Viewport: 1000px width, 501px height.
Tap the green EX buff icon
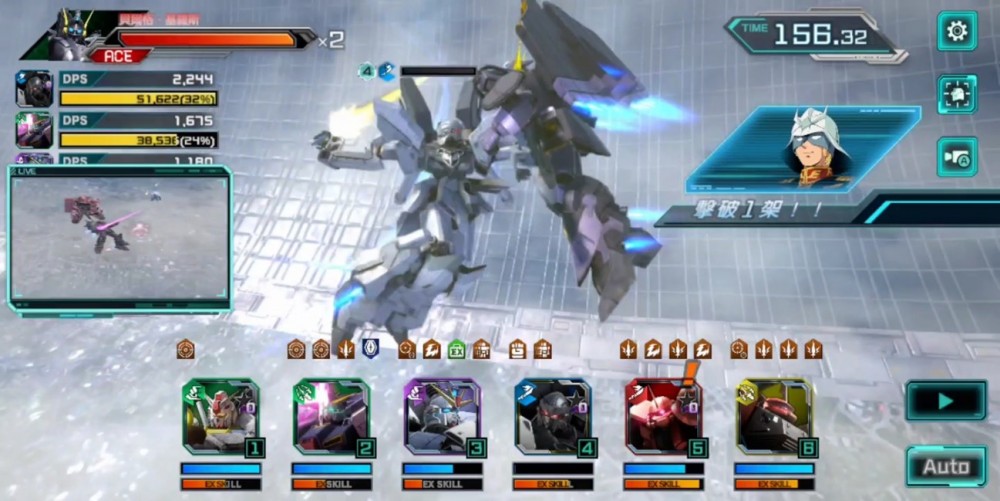[x=457, y=349]
